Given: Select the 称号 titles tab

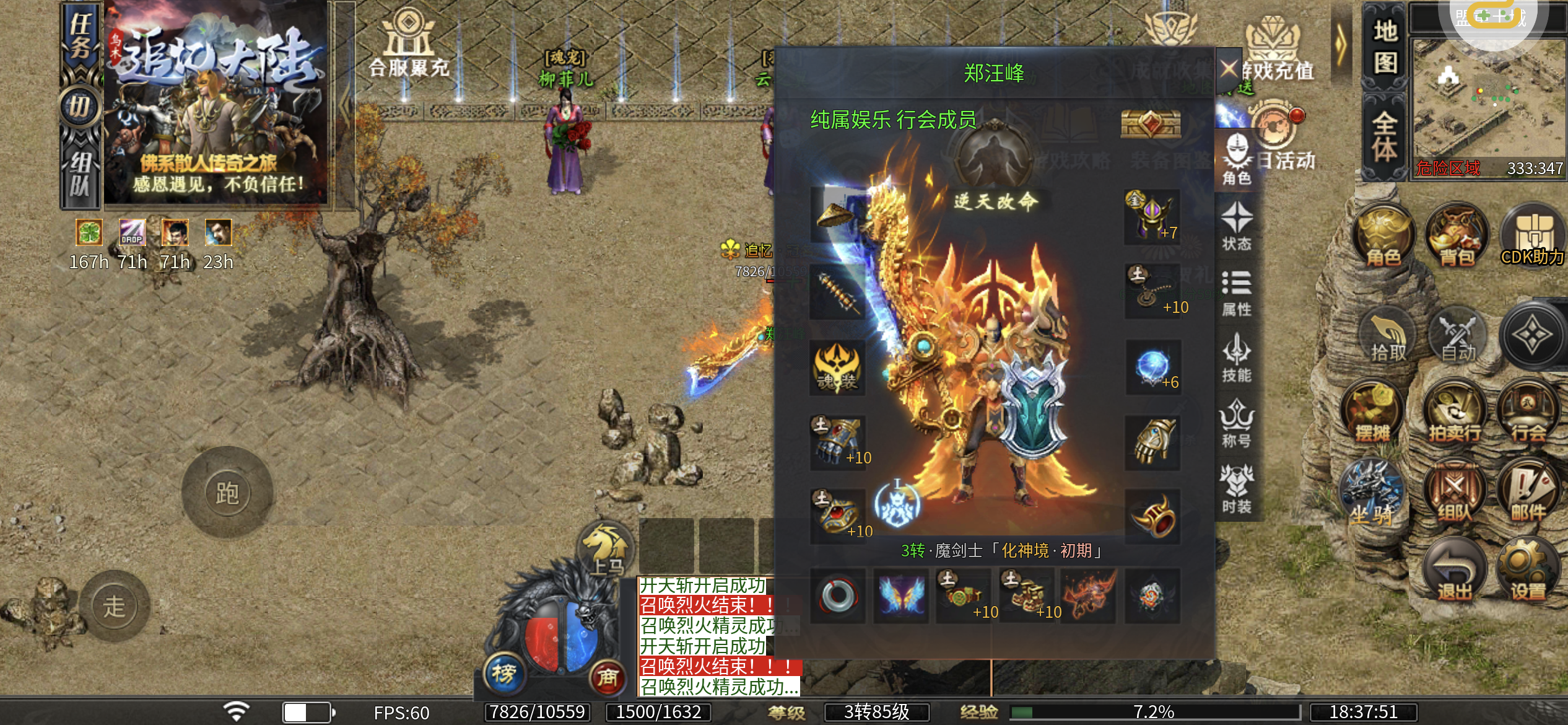Looking at the screenshot, I should point(1236,424).
